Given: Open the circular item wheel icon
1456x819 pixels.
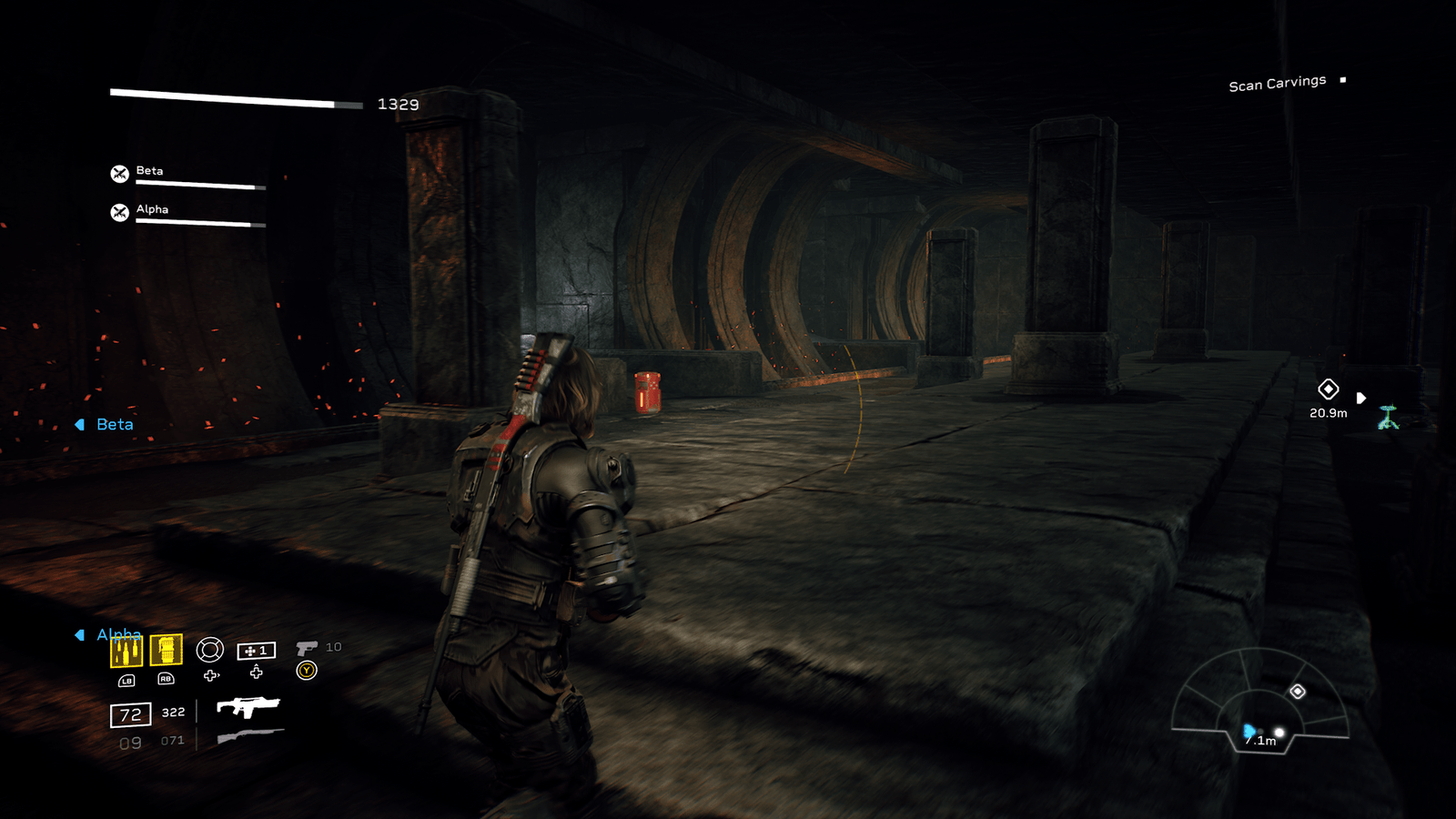Looking at the screenshot, I should (x=210, y=650).
